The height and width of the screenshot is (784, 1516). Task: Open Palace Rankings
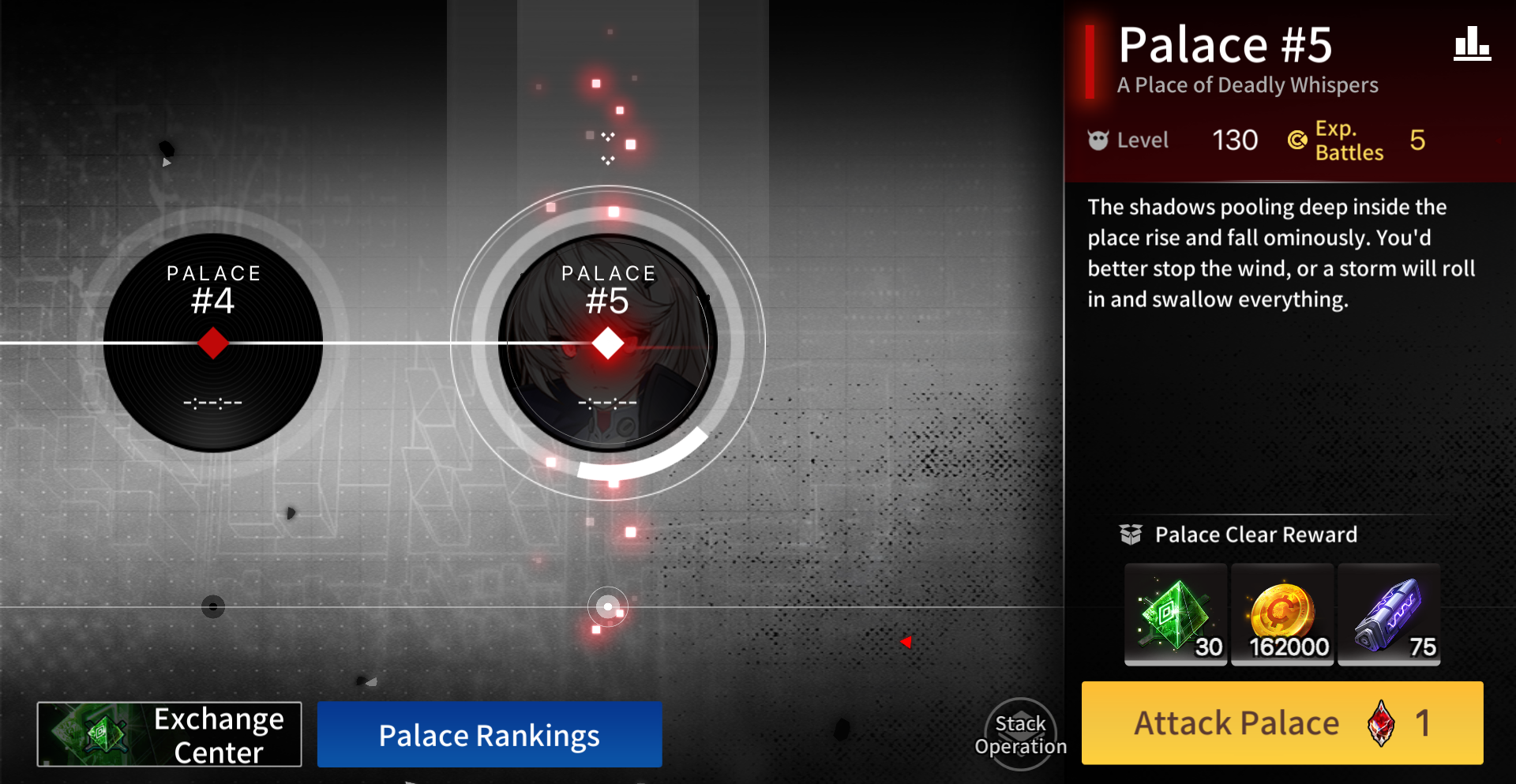[x=489, y=734]
